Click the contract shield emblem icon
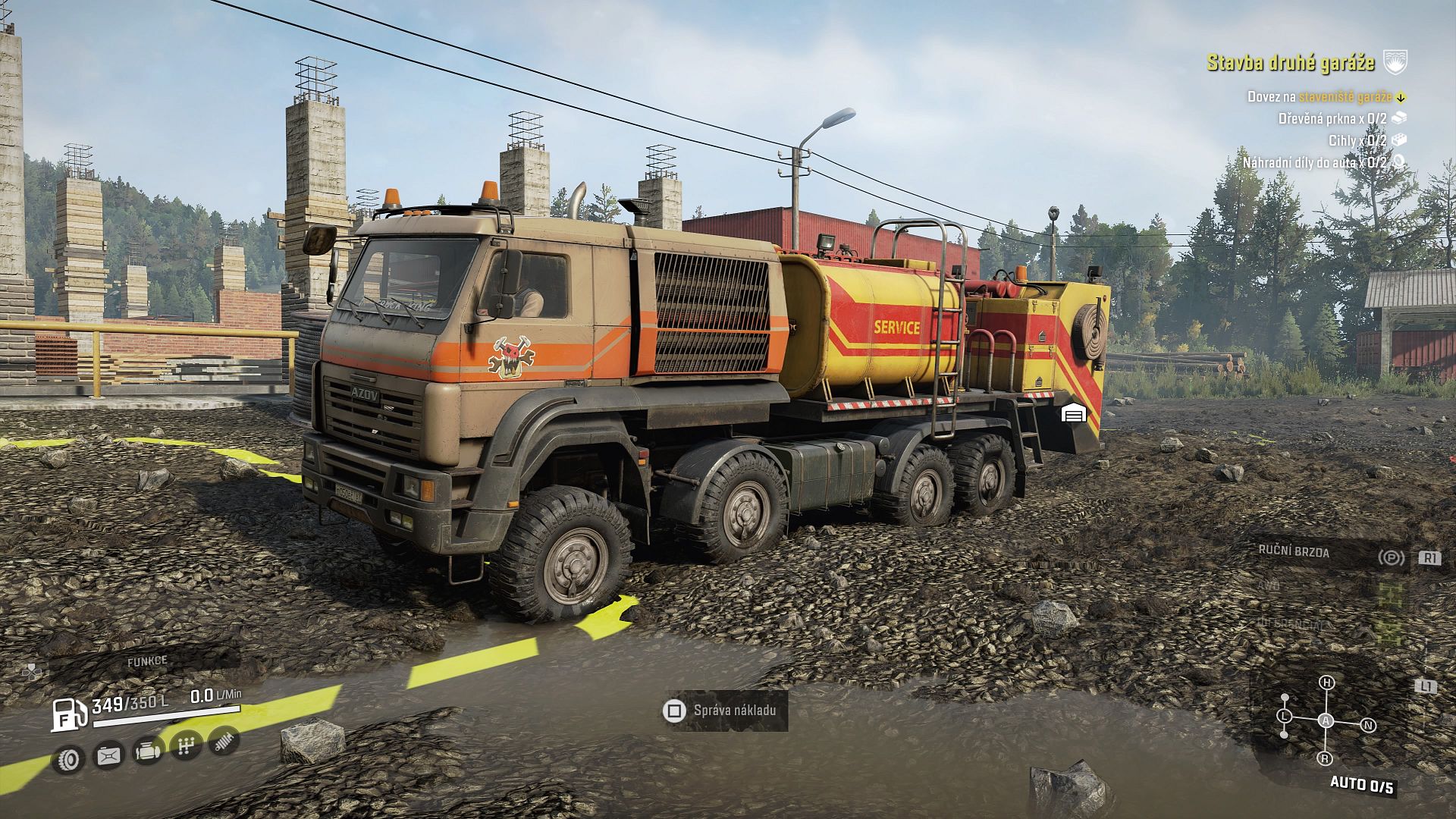Viewport: 1456px width, 819px height. point(1395,62)
